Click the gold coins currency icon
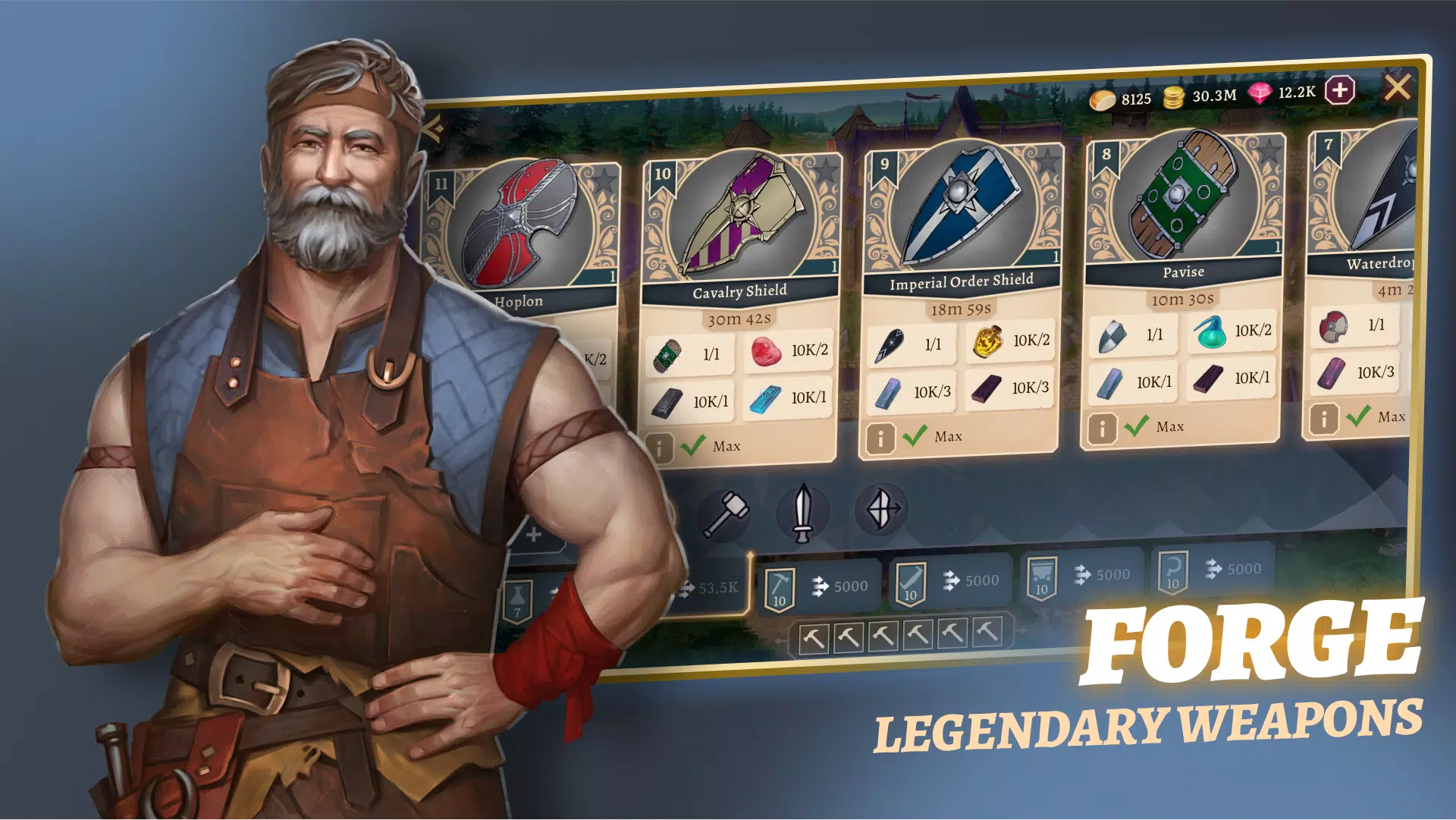1456x820 pixels. [1174, 95]
